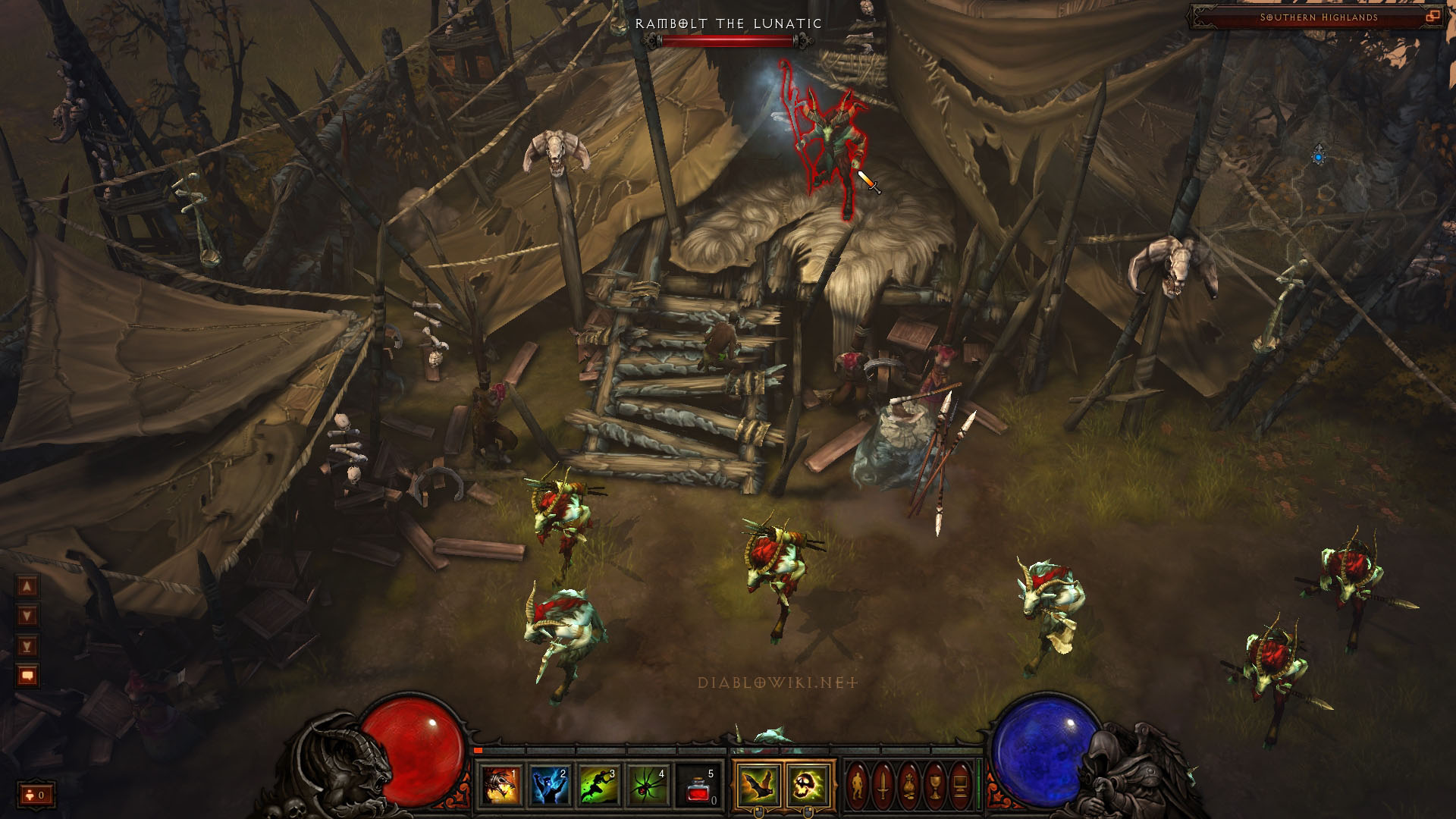Click the chat scroll down arrow
The height and width of the screenshot is (819, 1456).
coord(27,616)
